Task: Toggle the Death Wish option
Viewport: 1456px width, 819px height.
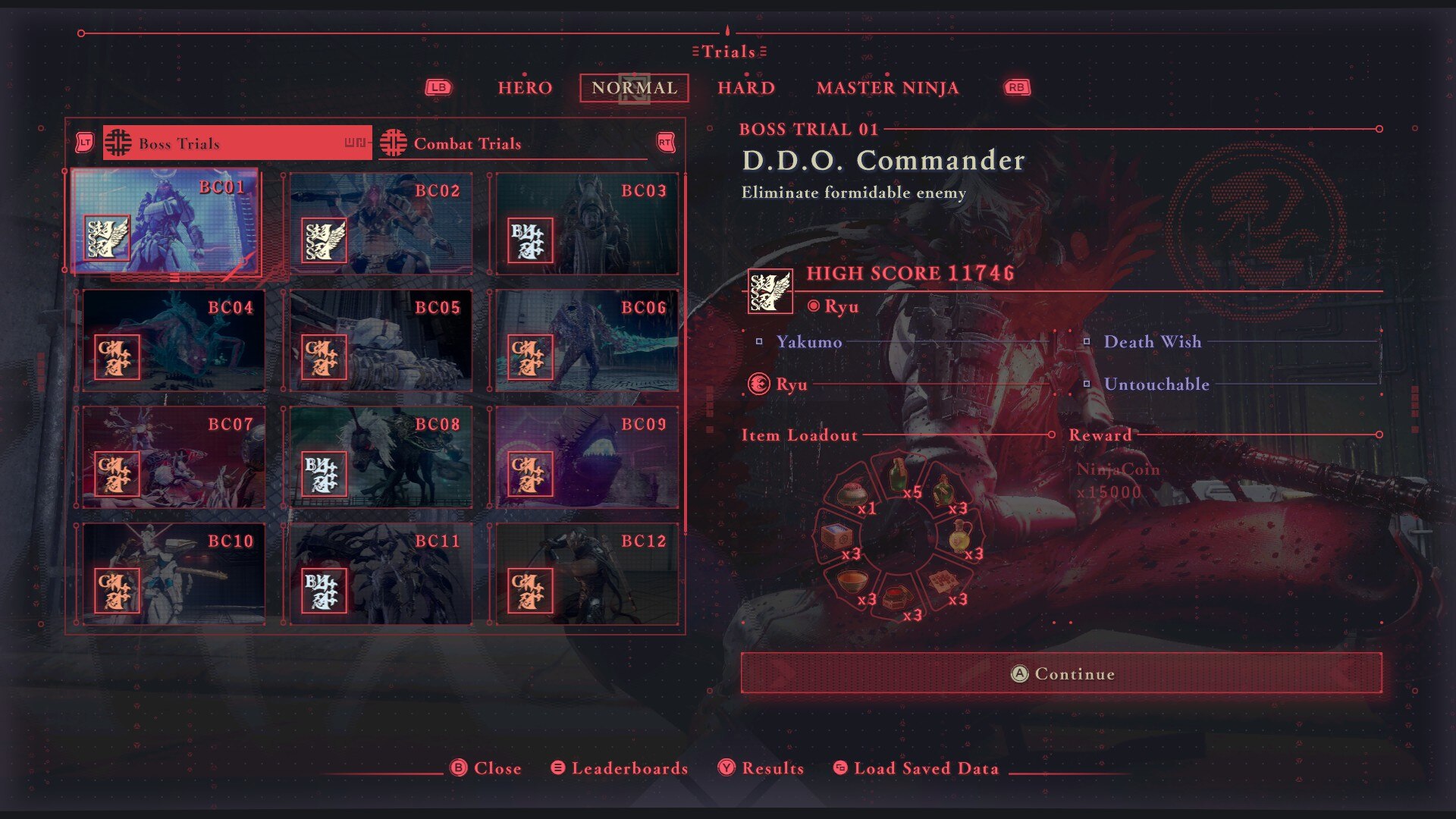Action: 1152,342
